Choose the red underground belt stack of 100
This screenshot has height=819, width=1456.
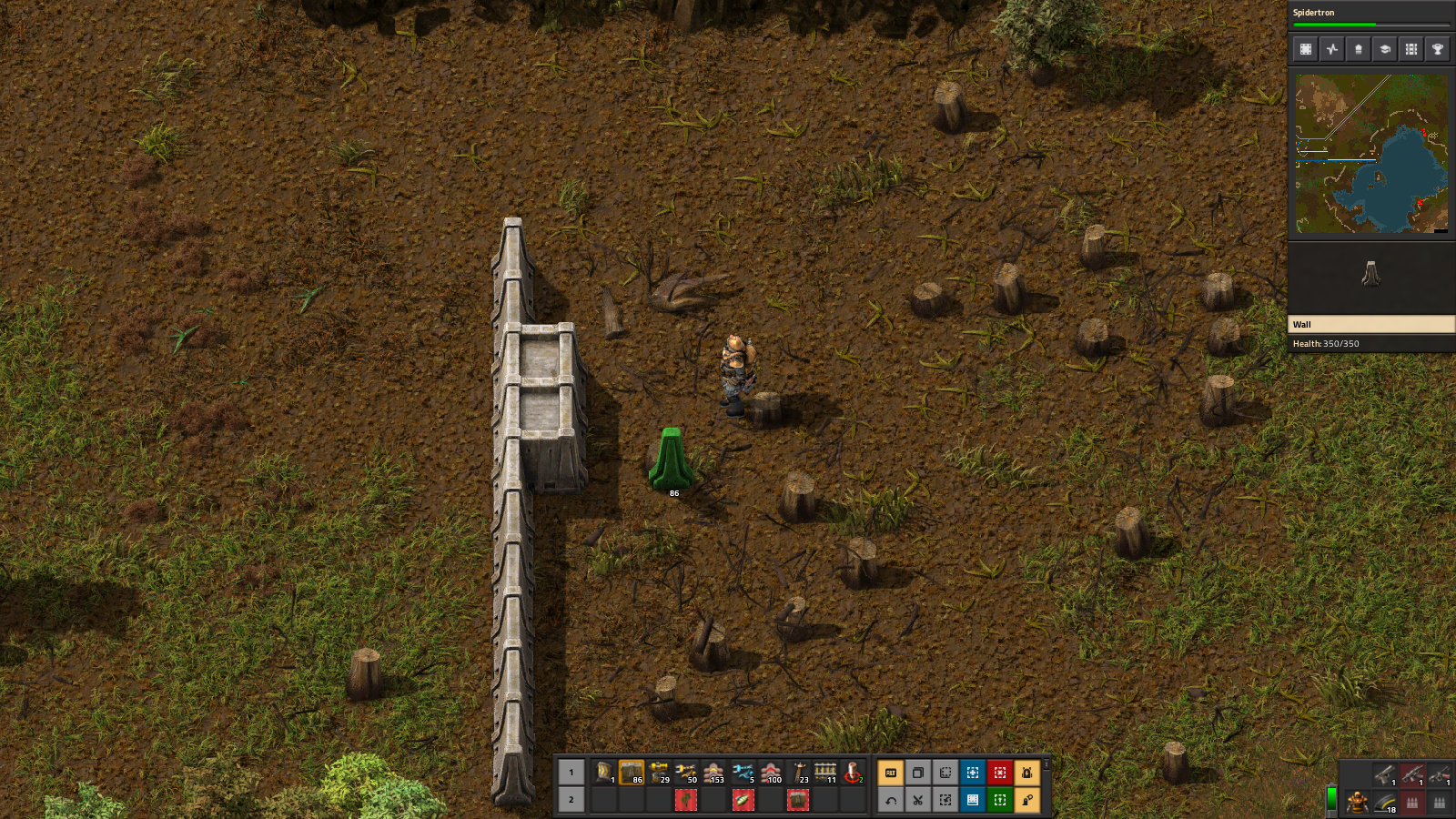pos(771,773)
